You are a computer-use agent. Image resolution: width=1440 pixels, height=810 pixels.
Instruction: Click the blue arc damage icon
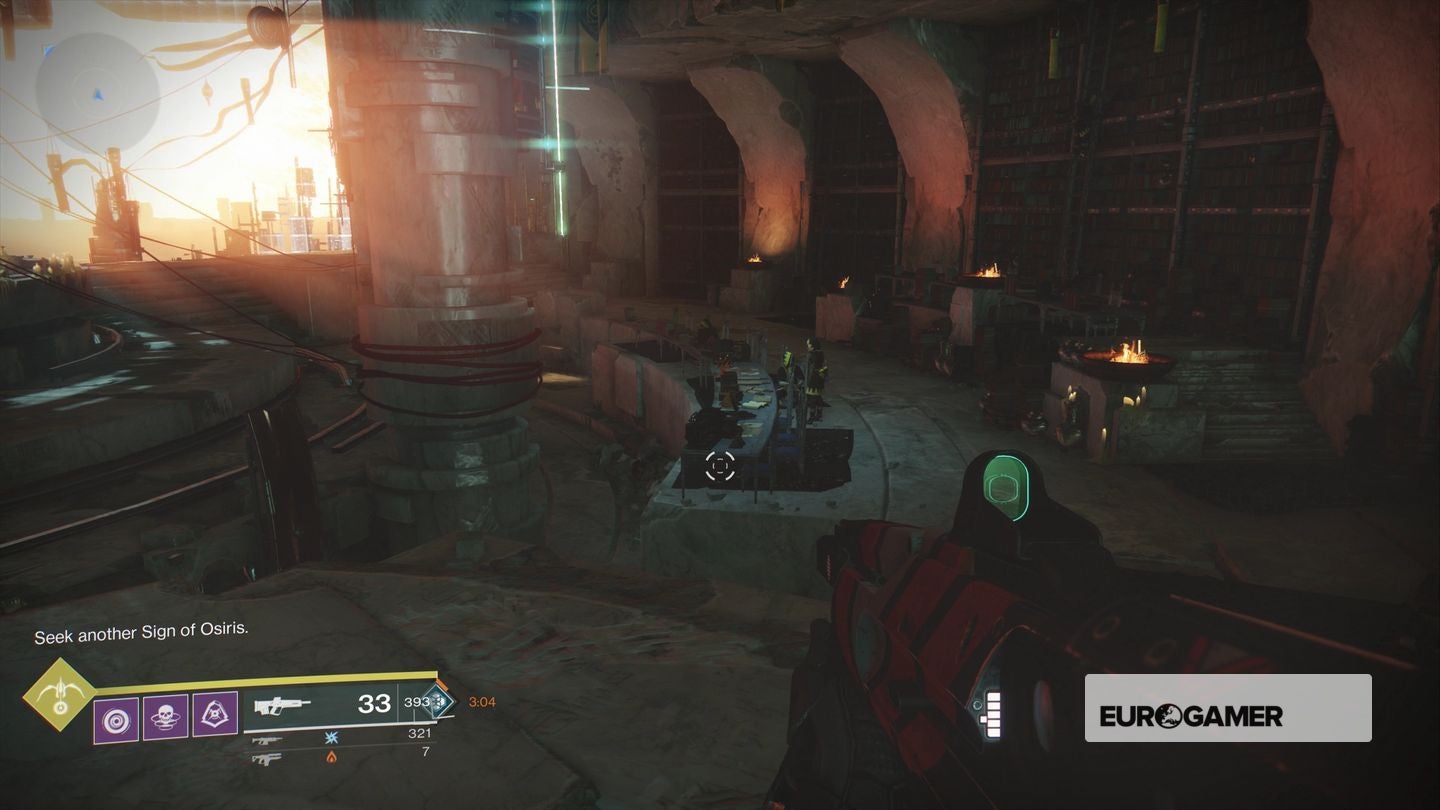click(332, 737)
